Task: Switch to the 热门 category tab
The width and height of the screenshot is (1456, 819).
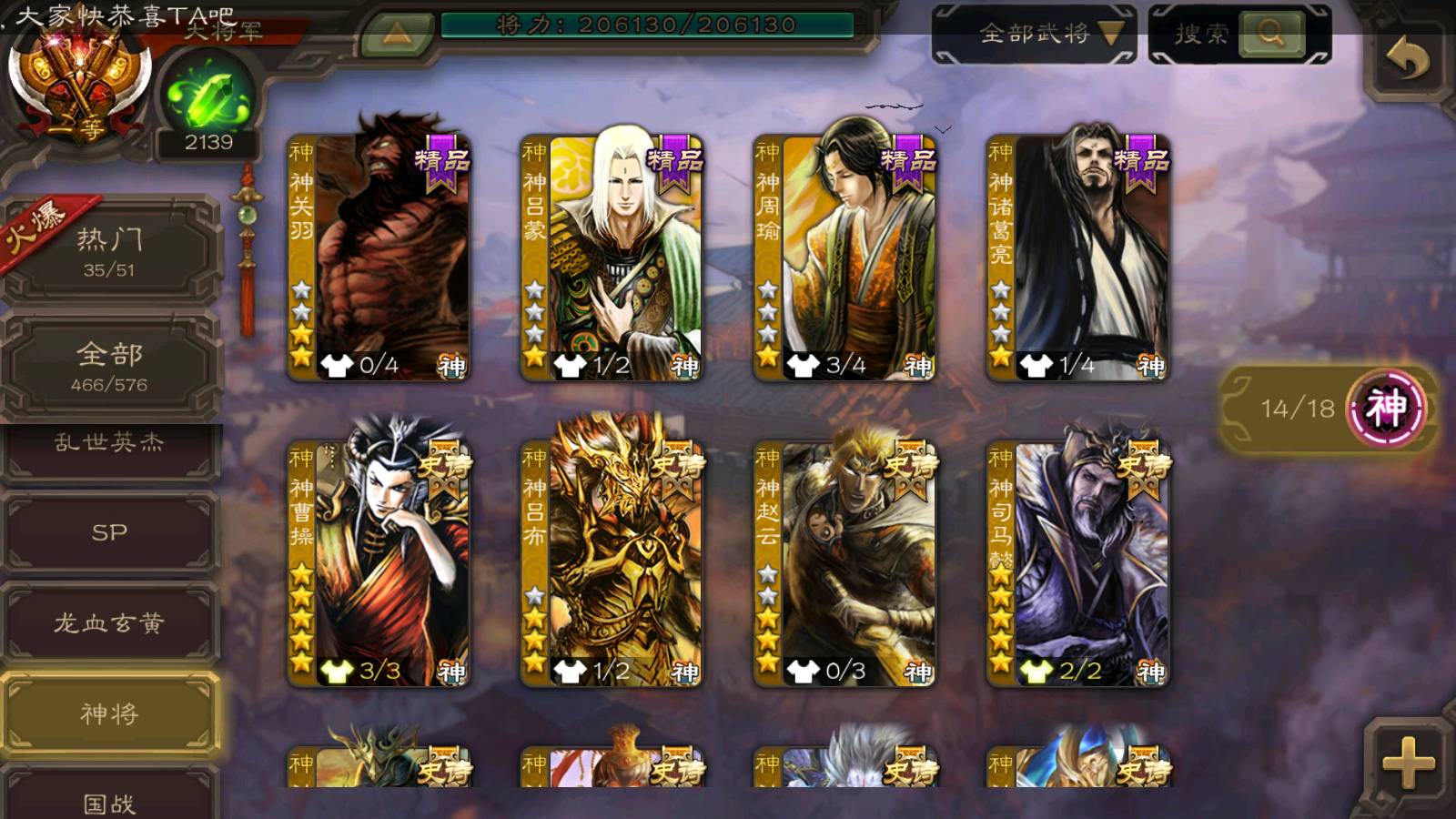Action: pos(109,251)
